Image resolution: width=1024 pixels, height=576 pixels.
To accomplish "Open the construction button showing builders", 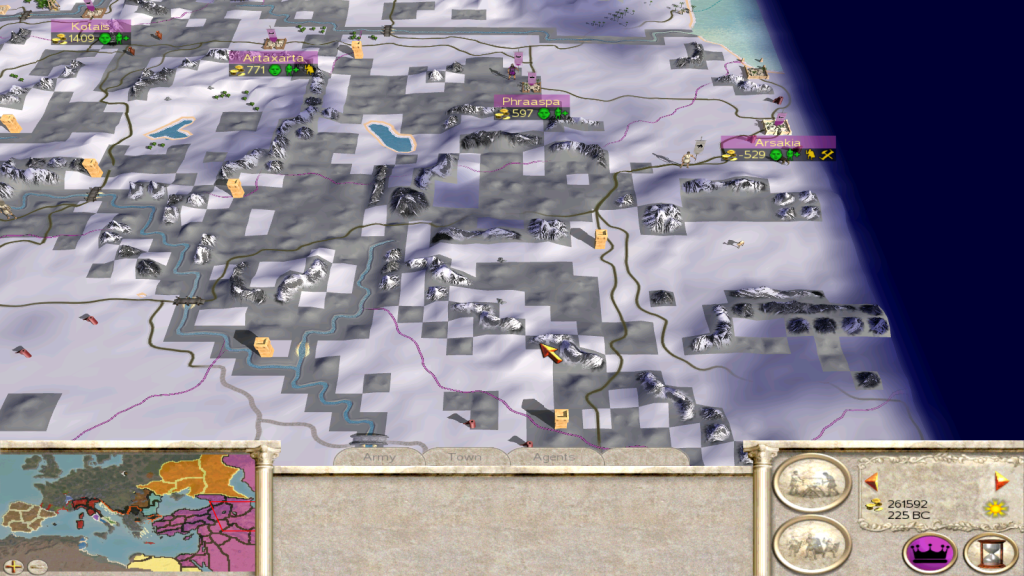I will click(811, 484).
